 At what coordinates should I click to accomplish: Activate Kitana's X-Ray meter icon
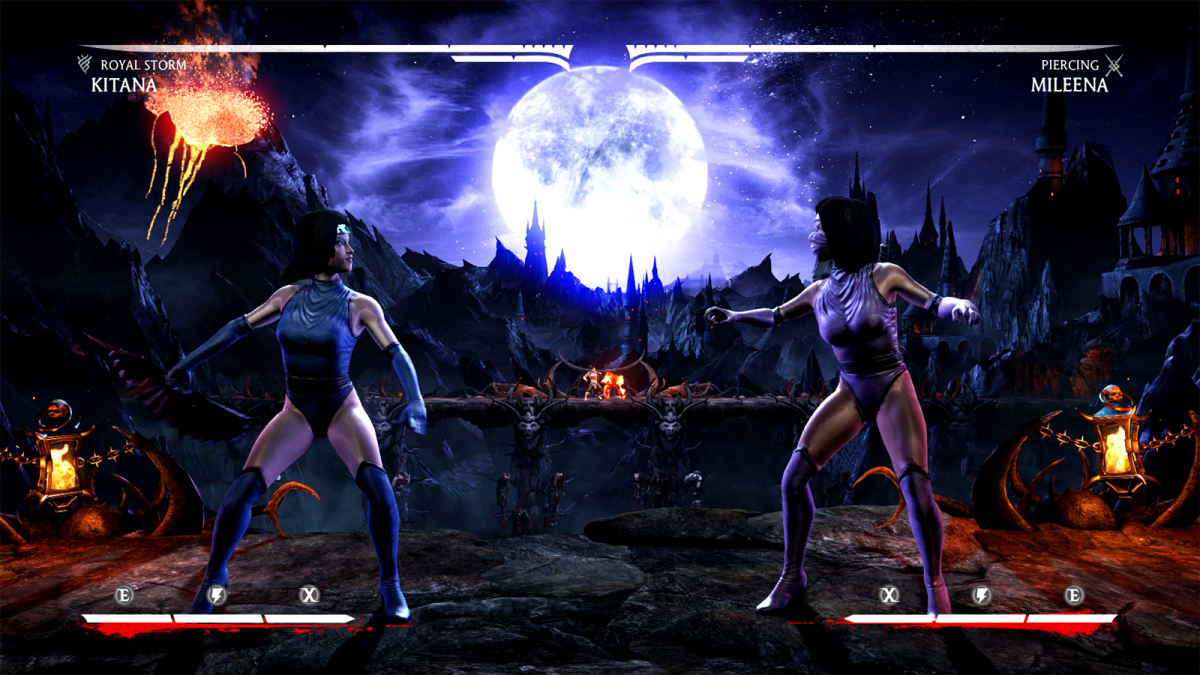click(310, 596)
